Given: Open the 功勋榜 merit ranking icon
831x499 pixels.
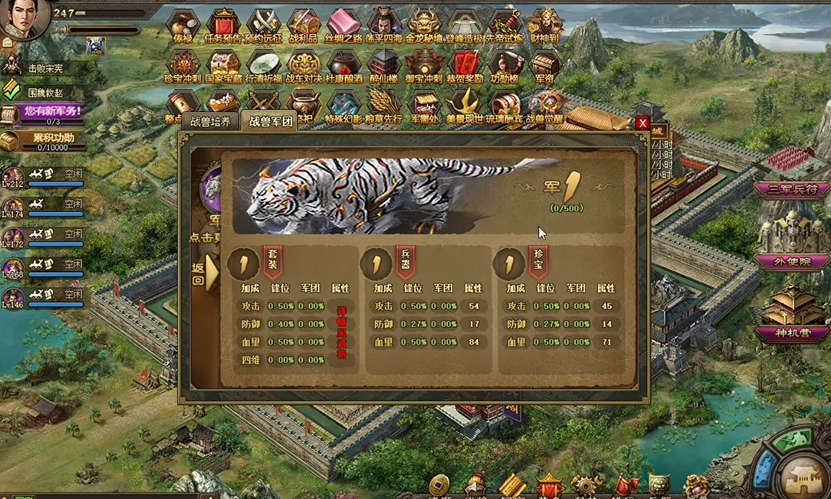Looking at the screenshot, I should (504, 65).
